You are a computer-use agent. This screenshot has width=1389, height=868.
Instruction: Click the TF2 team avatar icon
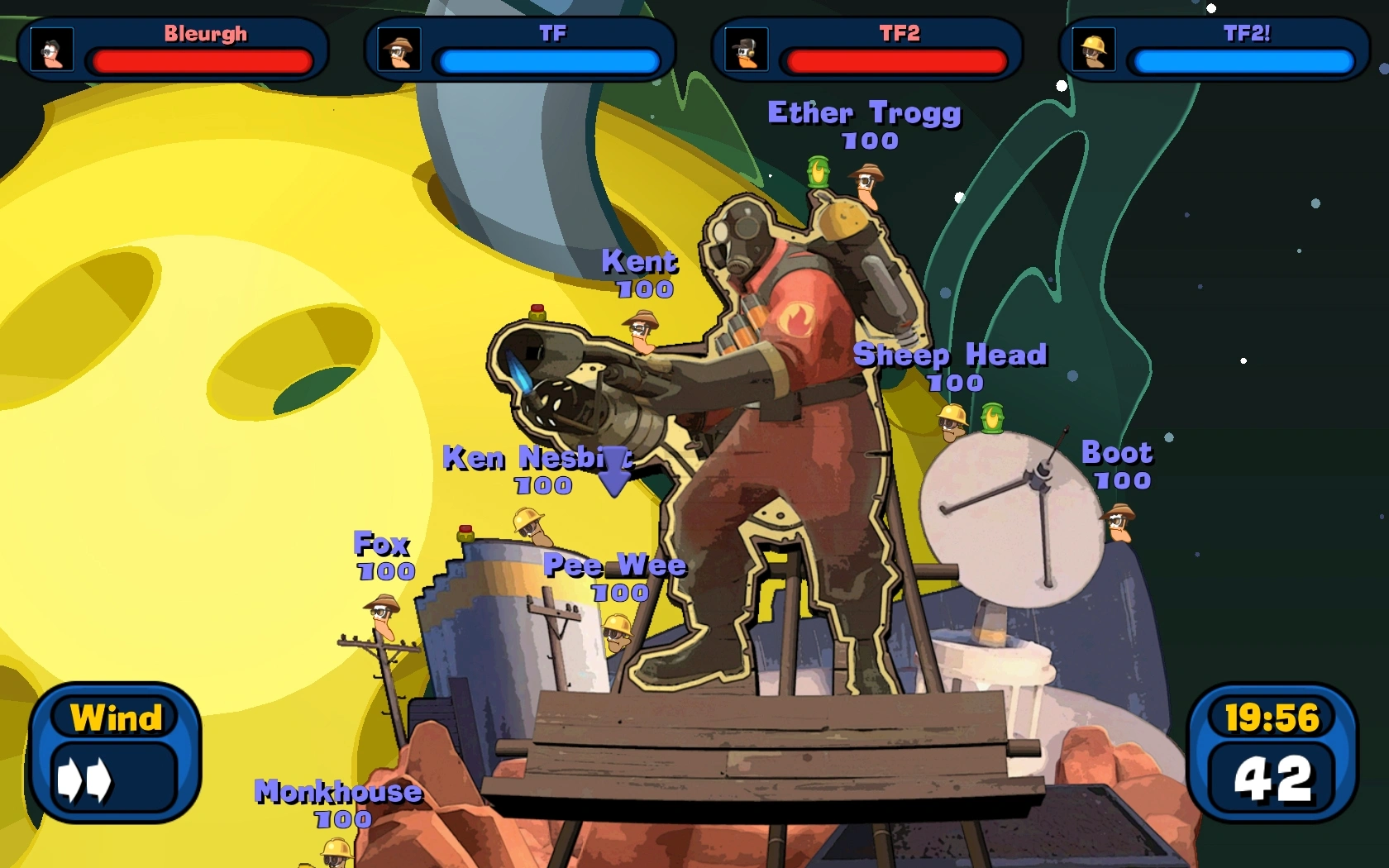[747, 50]
